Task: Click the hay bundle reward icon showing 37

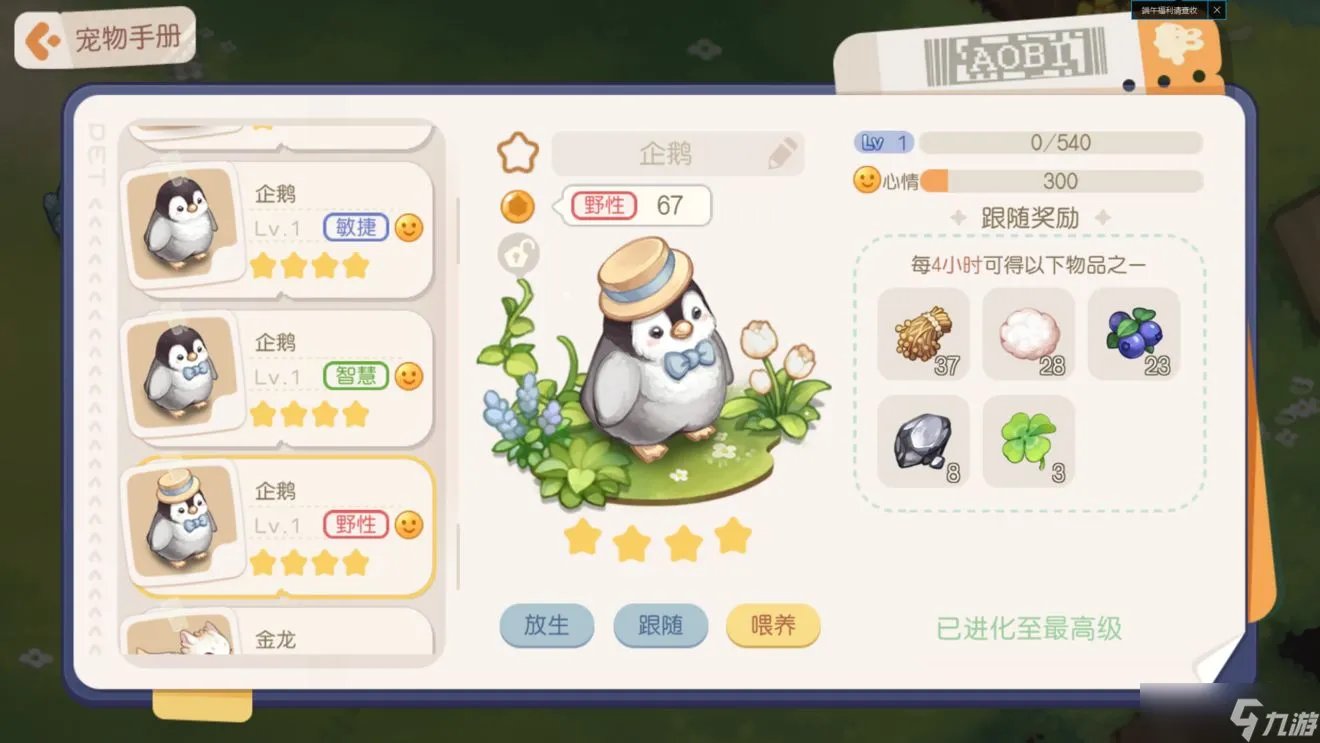Action: coord(920,335)
